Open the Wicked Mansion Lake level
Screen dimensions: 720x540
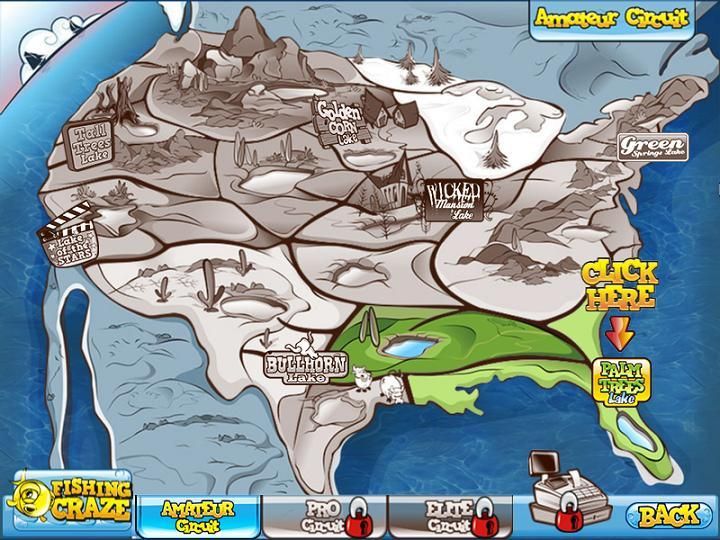[456, 200]
